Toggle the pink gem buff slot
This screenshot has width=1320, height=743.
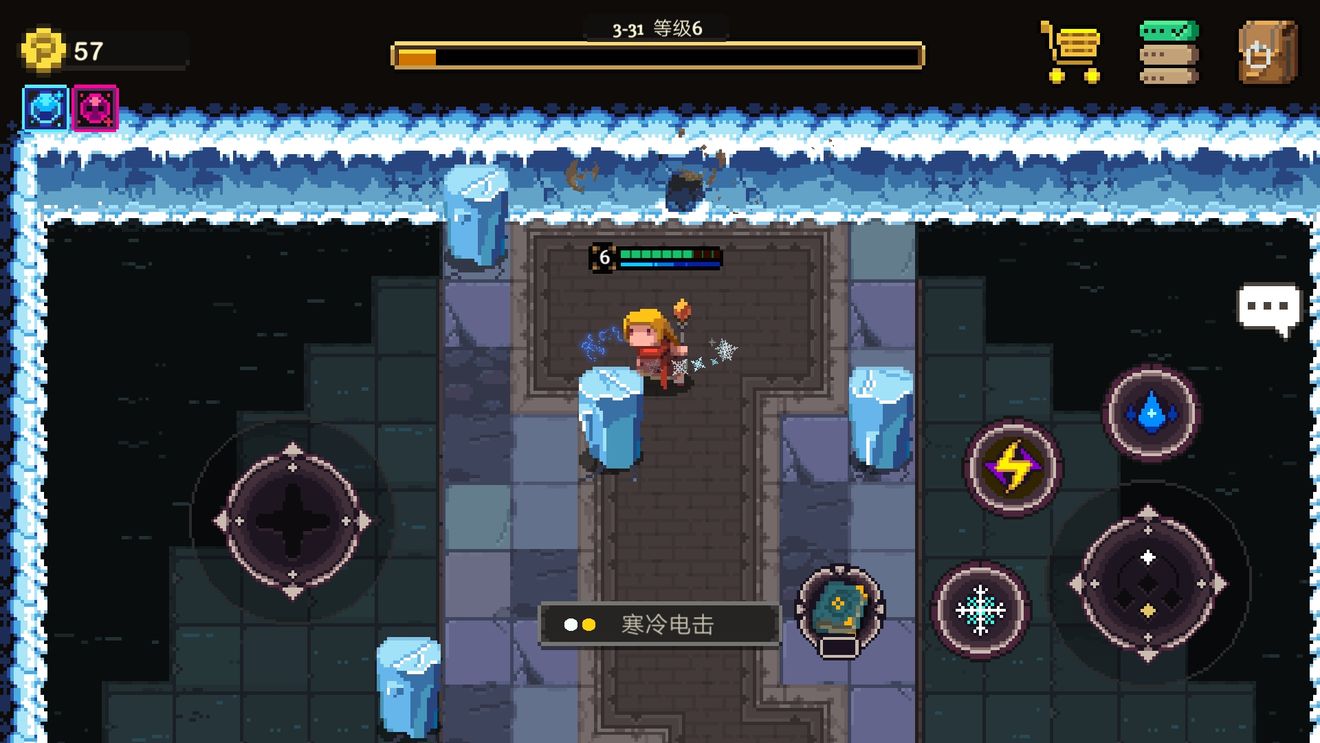coord(92,108)
